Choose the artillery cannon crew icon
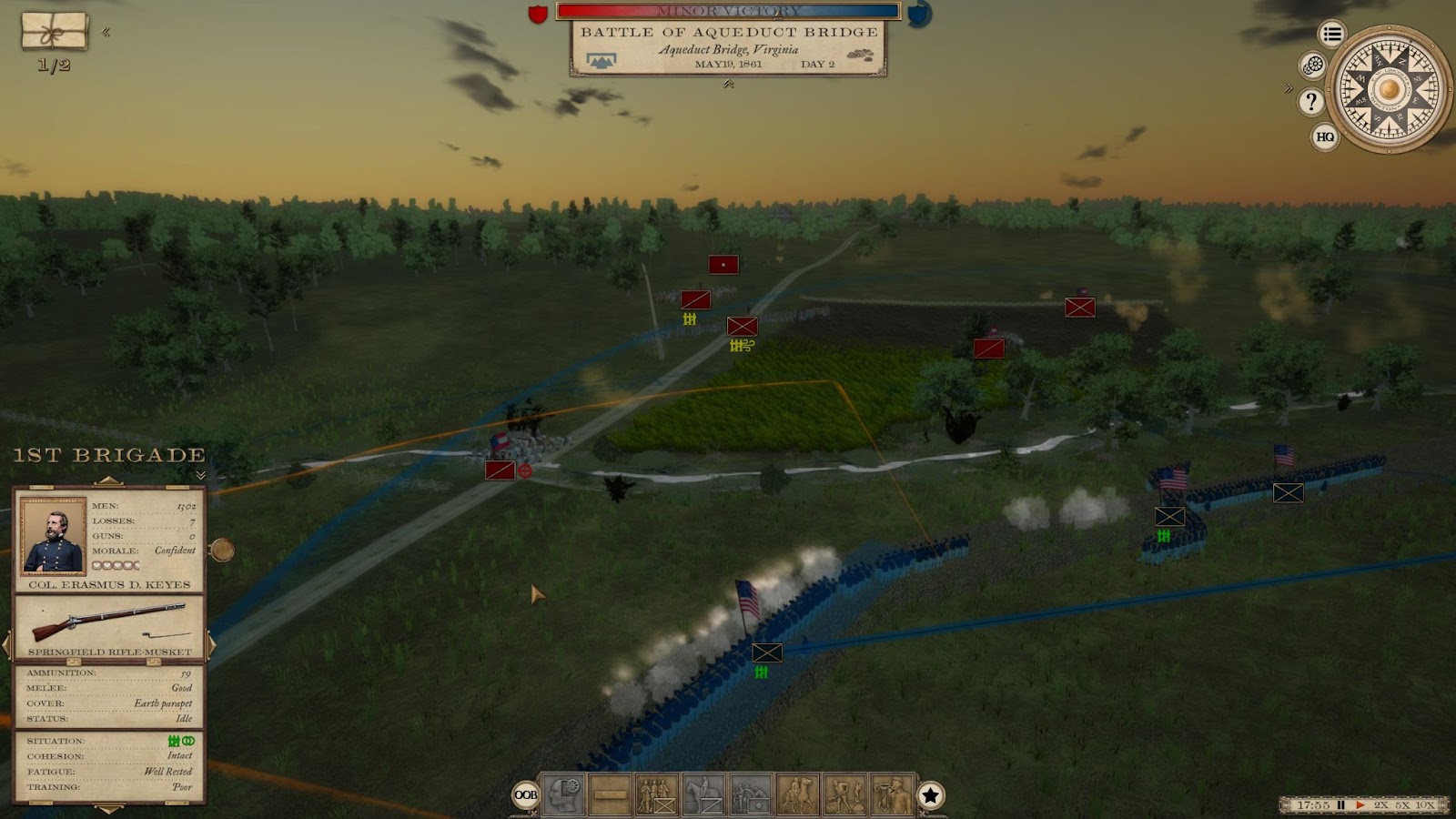This screenshot has width=1456, height=819. coord(751,794)
